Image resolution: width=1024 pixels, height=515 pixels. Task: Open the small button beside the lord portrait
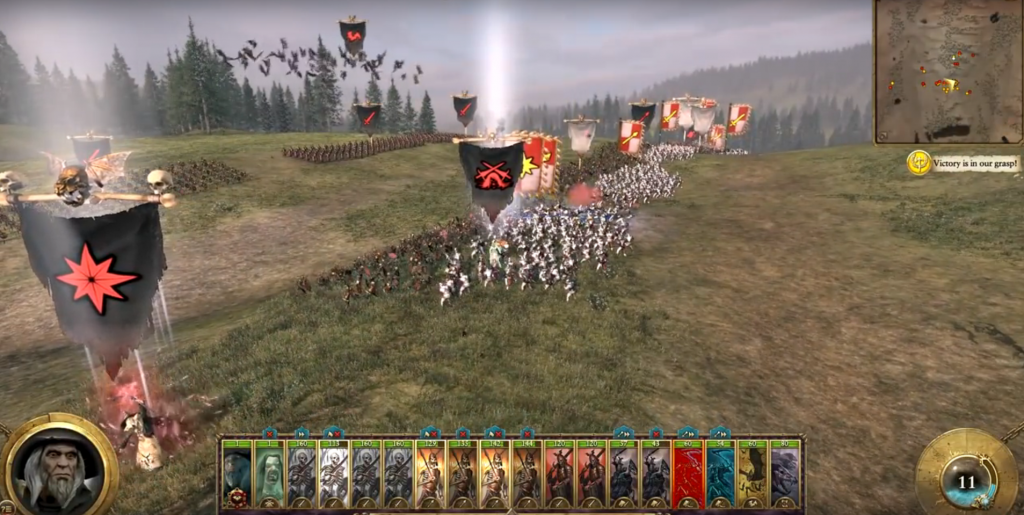pos(6,506)
